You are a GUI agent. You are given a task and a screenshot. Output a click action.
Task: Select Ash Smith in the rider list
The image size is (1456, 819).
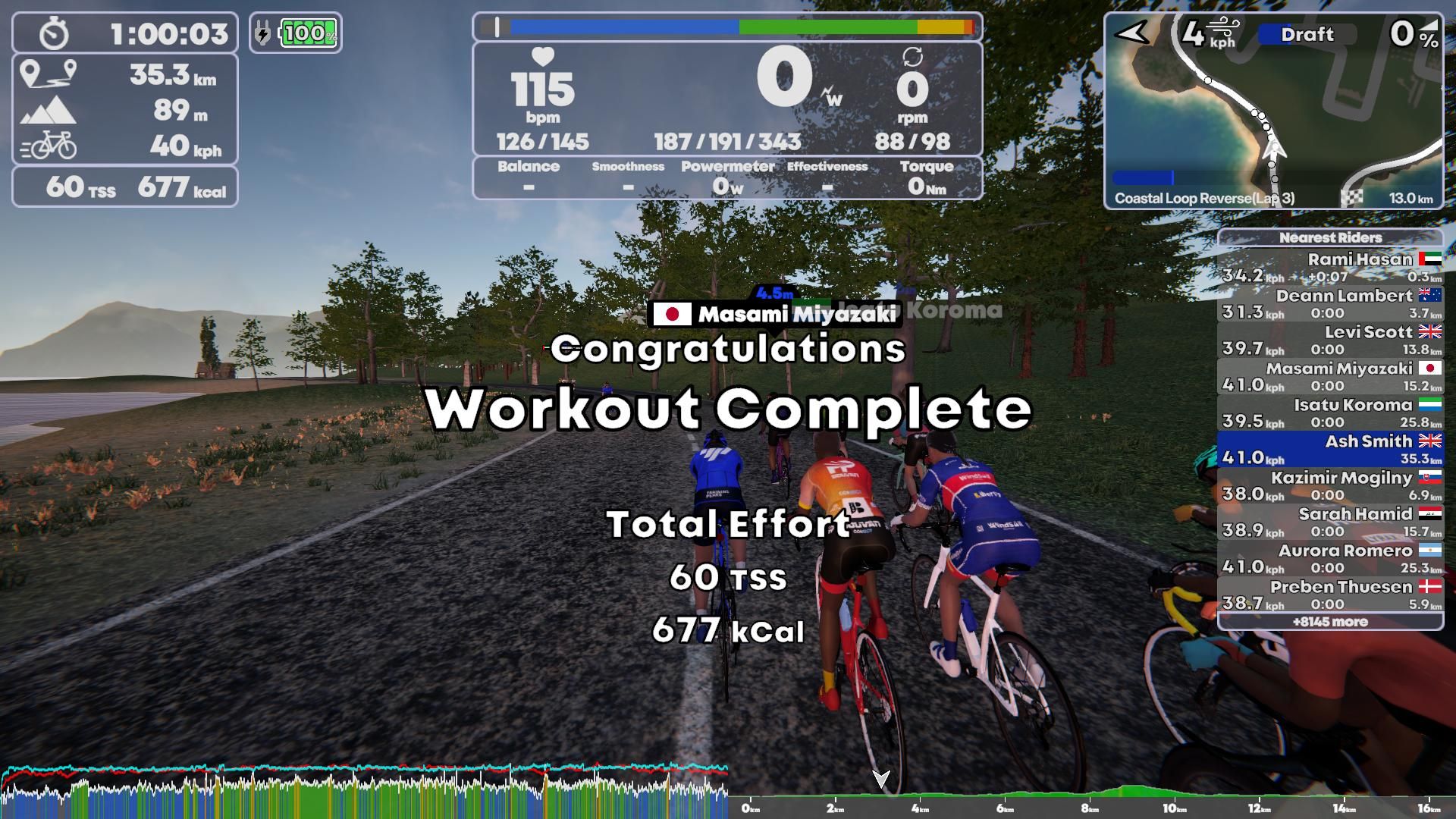click(1331, 449)
